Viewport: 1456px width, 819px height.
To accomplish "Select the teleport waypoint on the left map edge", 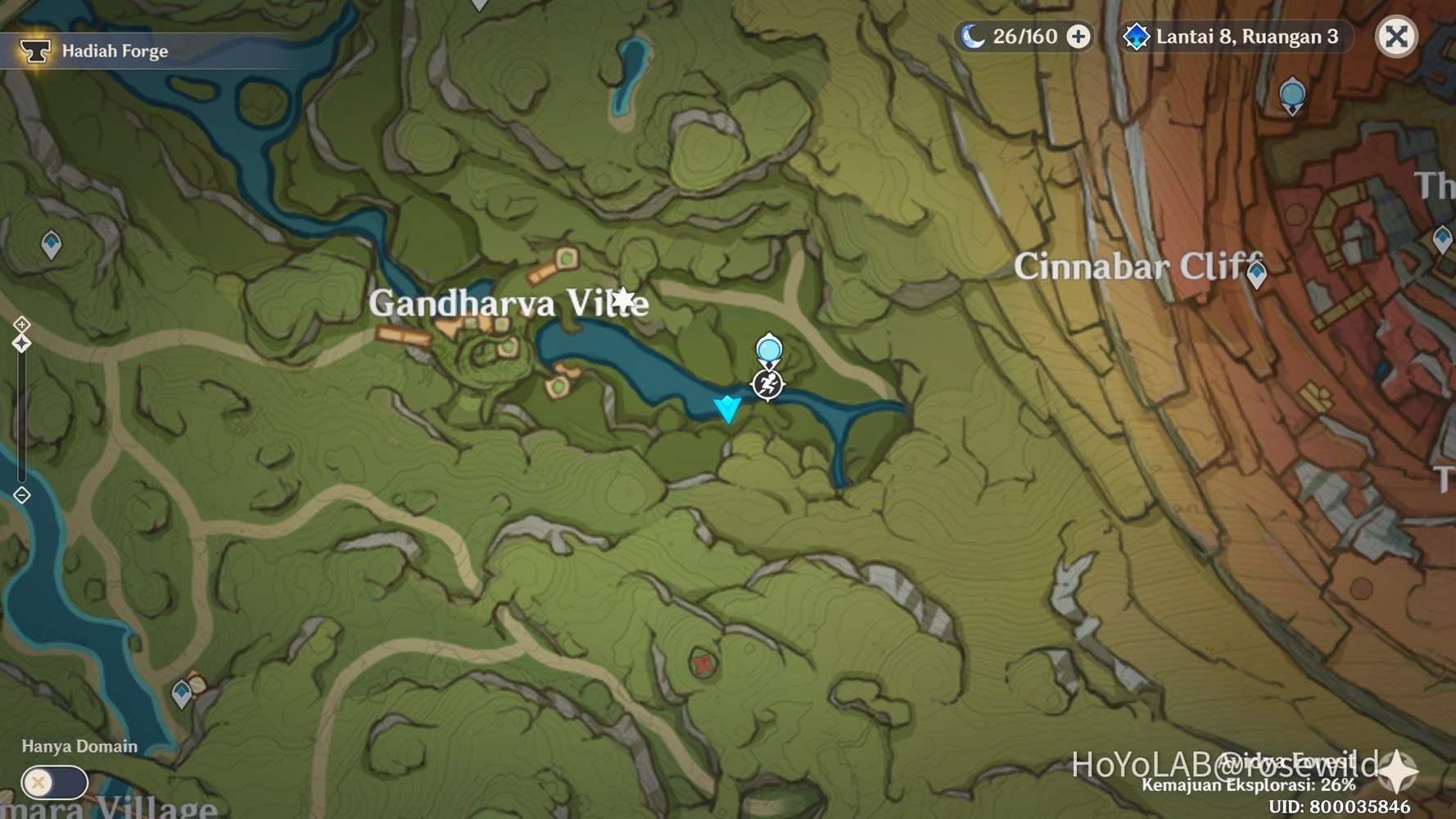I will point(51,242).
